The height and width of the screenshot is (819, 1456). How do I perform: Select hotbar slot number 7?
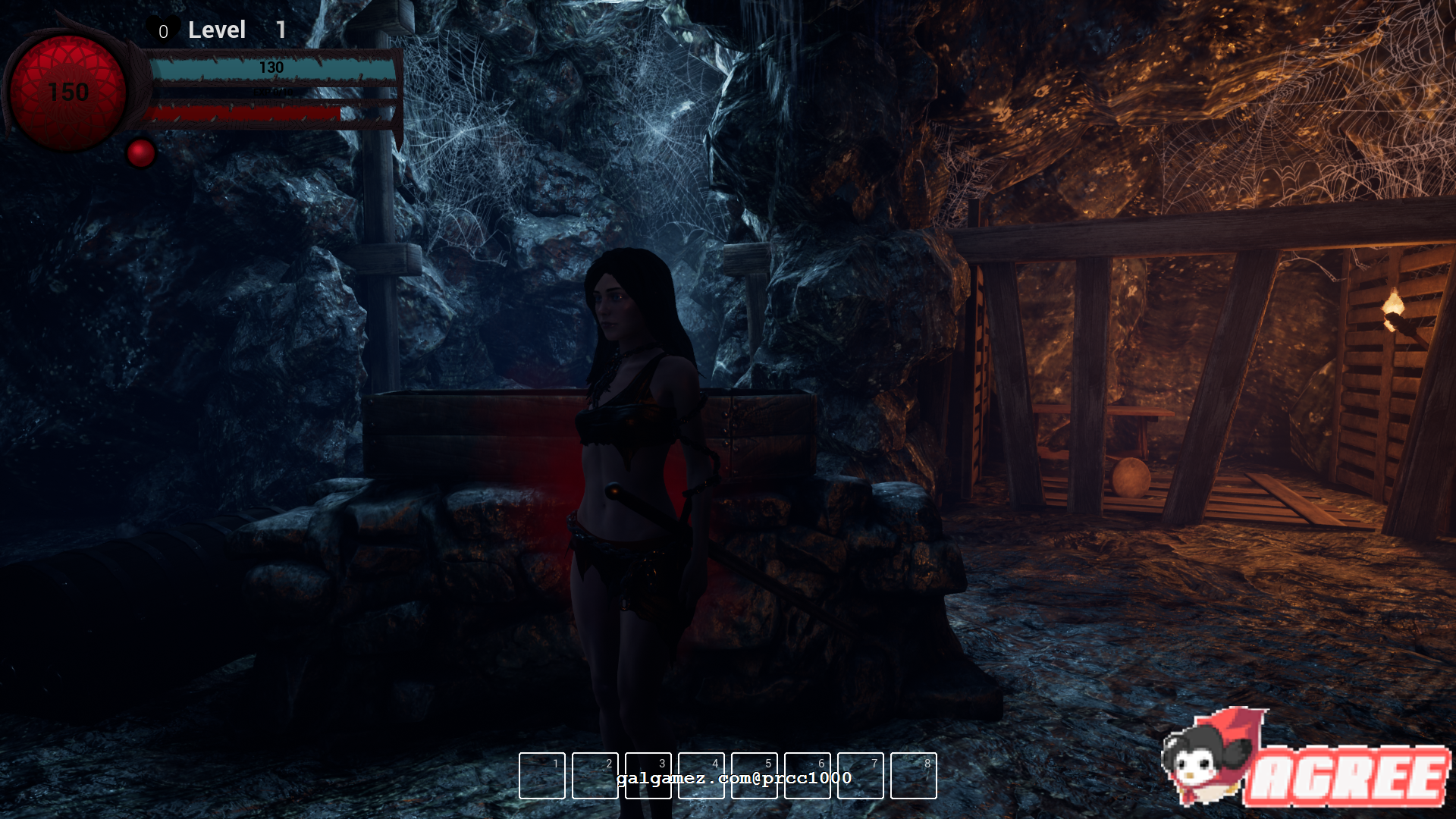point(861,776)
